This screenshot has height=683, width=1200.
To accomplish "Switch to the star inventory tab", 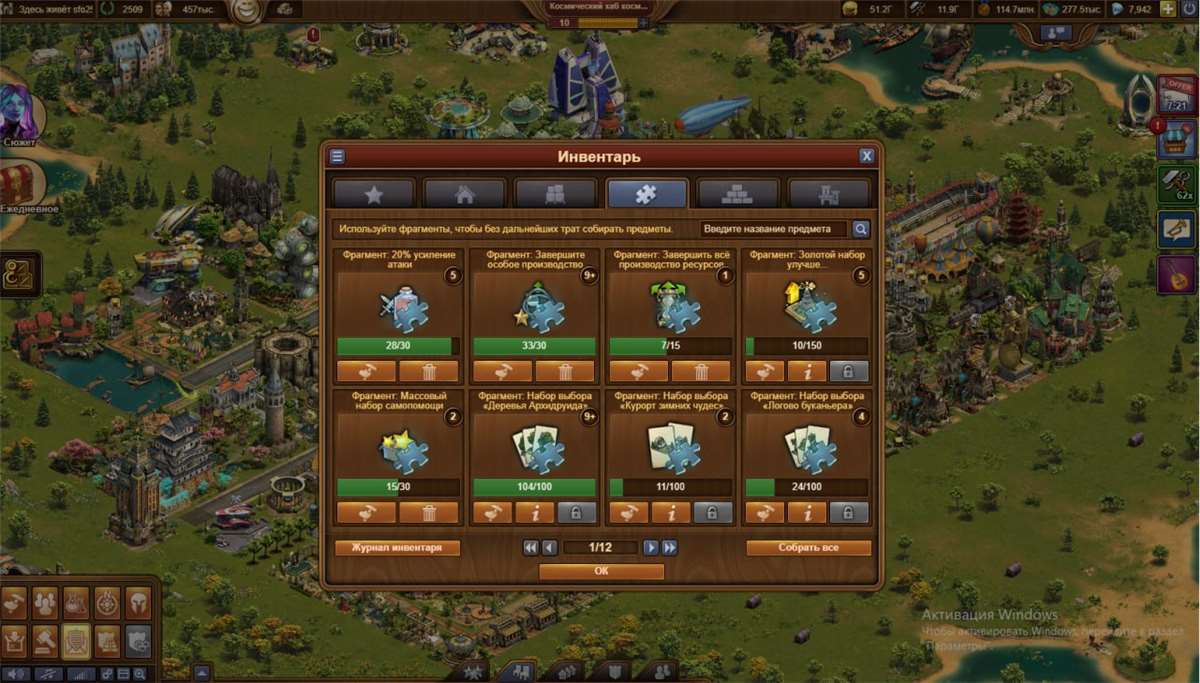I will coord(374,193).
